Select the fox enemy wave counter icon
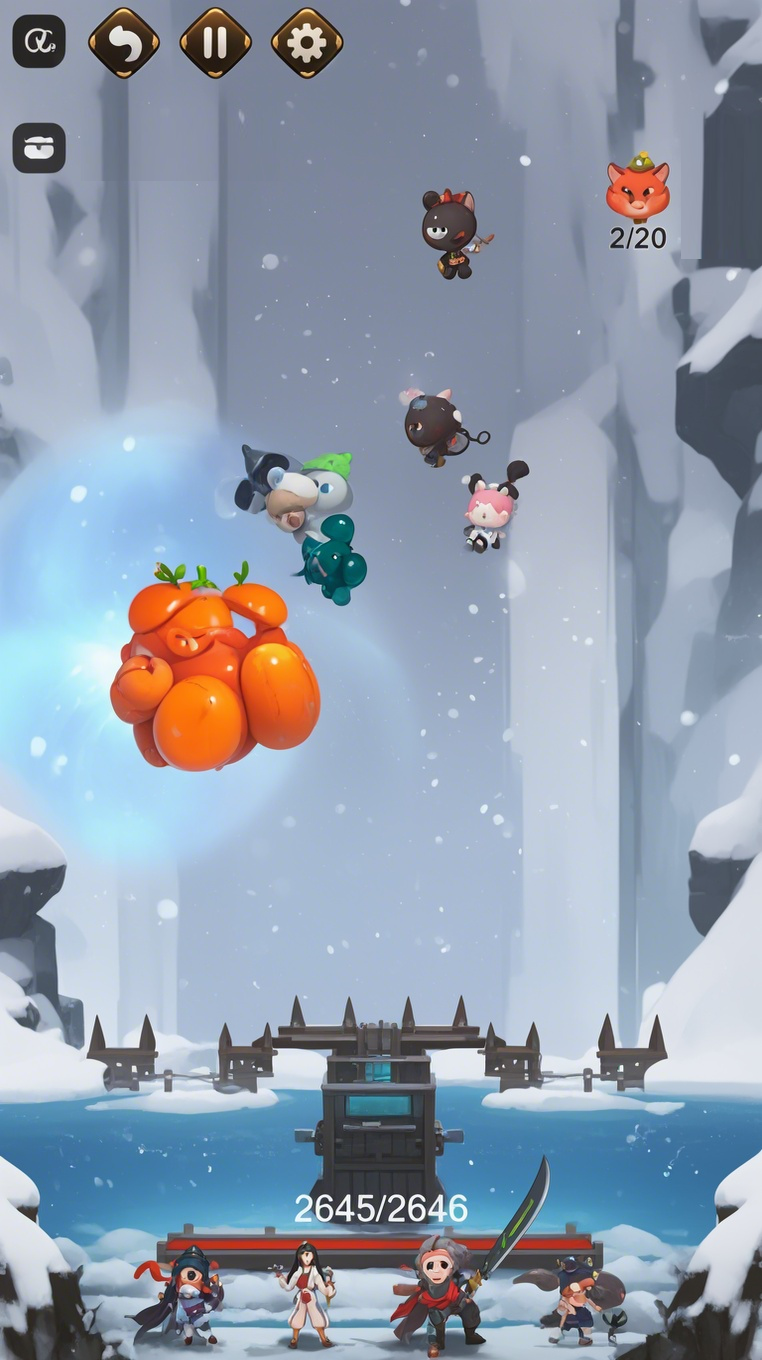The image size is (762, 1360). (637, 188)
